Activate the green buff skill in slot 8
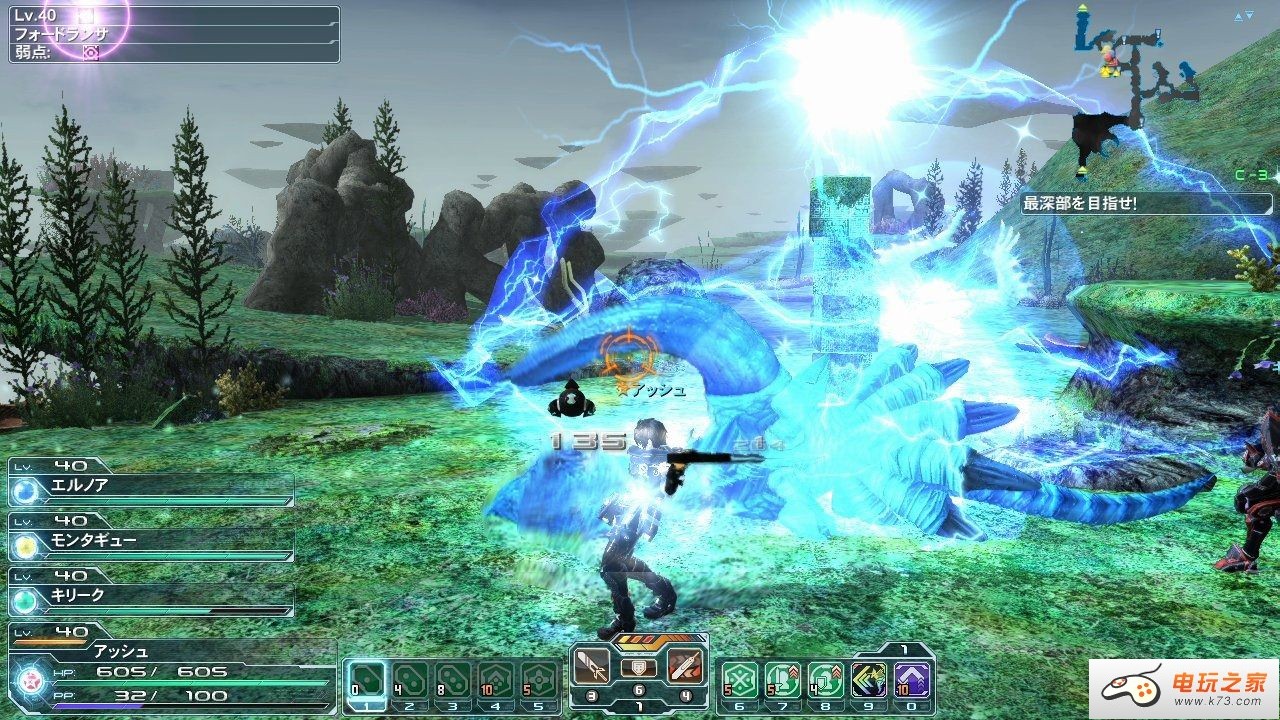Viewport: 1280px width, 720px height. [827, 680]
